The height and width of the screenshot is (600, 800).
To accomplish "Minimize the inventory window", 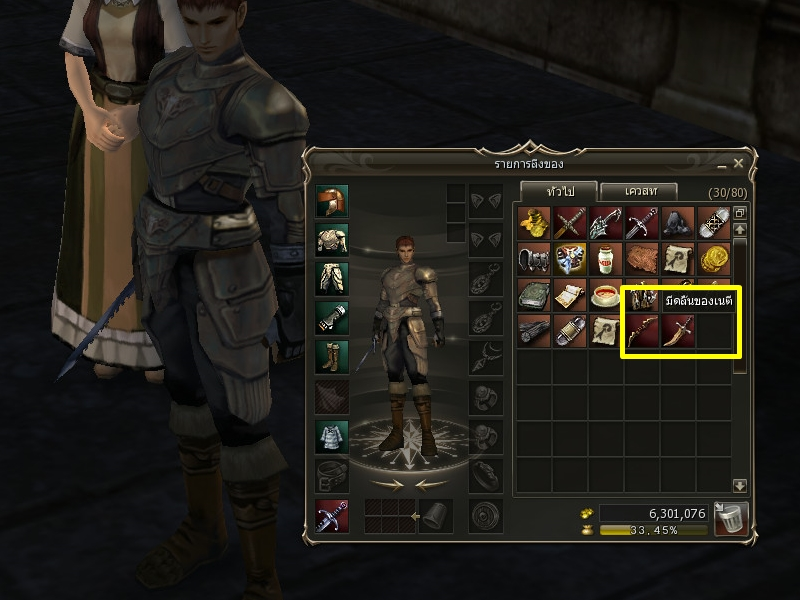I will (x=722, y=163).
